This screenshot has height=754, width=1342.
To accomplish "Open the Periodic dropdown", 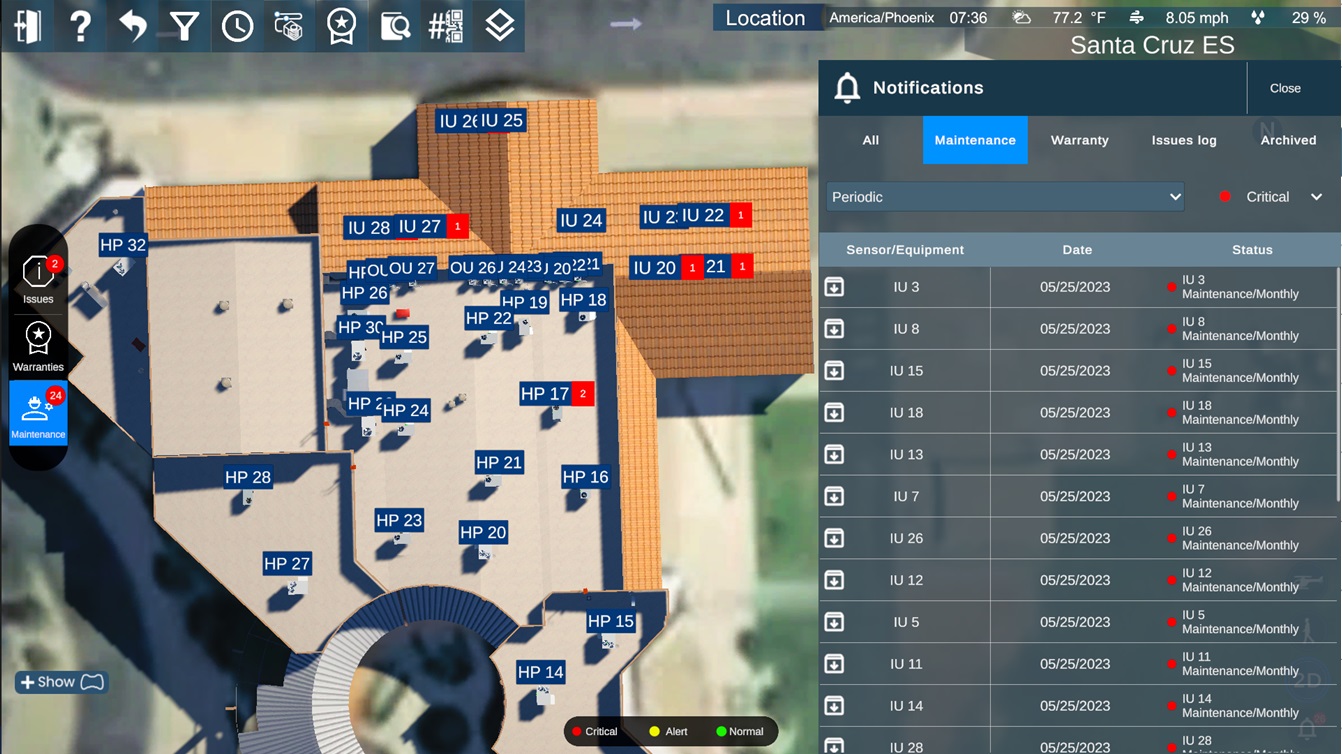I will click(1005, 197).
